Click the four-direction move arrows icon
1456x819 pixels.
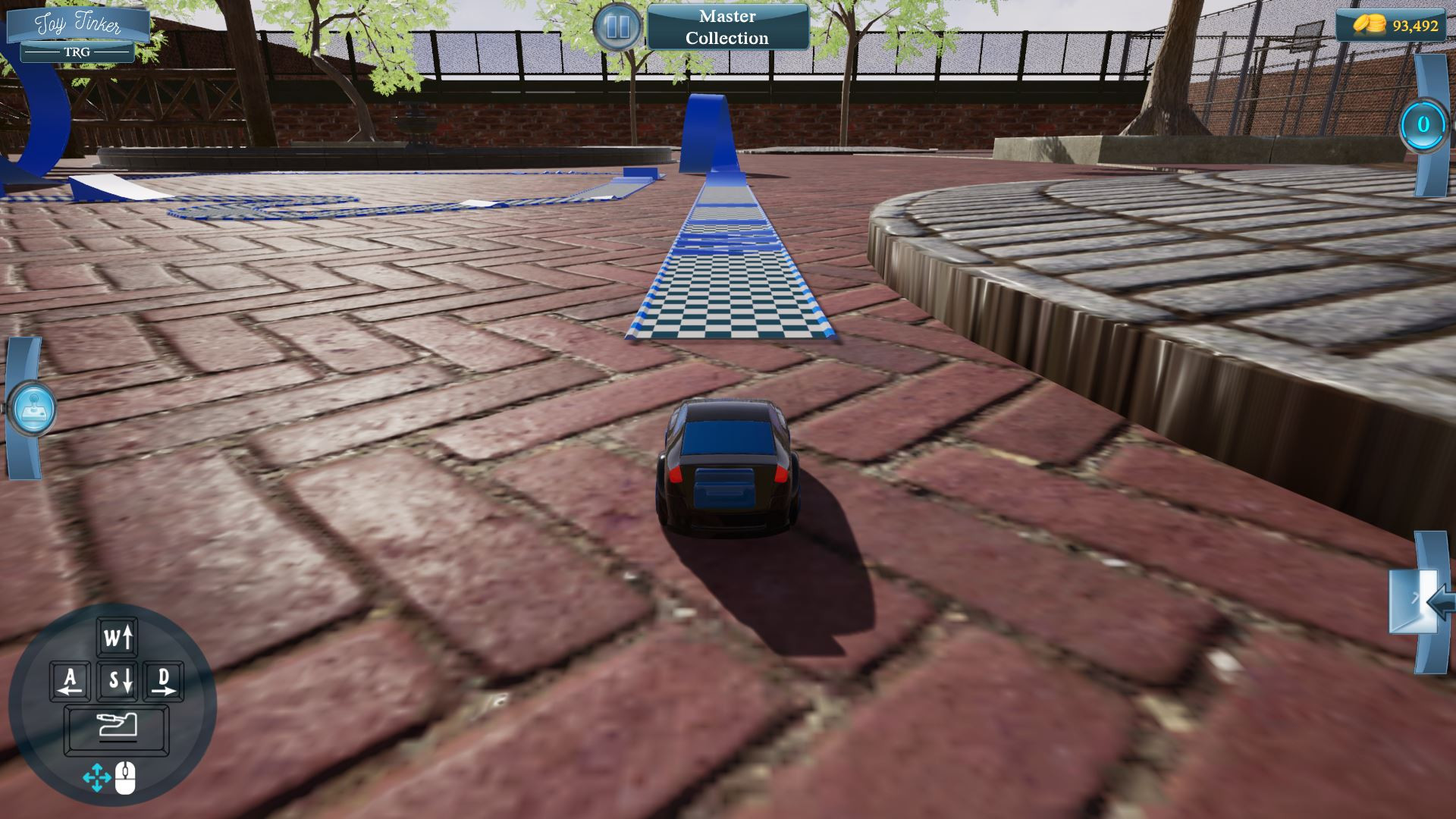click(96, 777)
